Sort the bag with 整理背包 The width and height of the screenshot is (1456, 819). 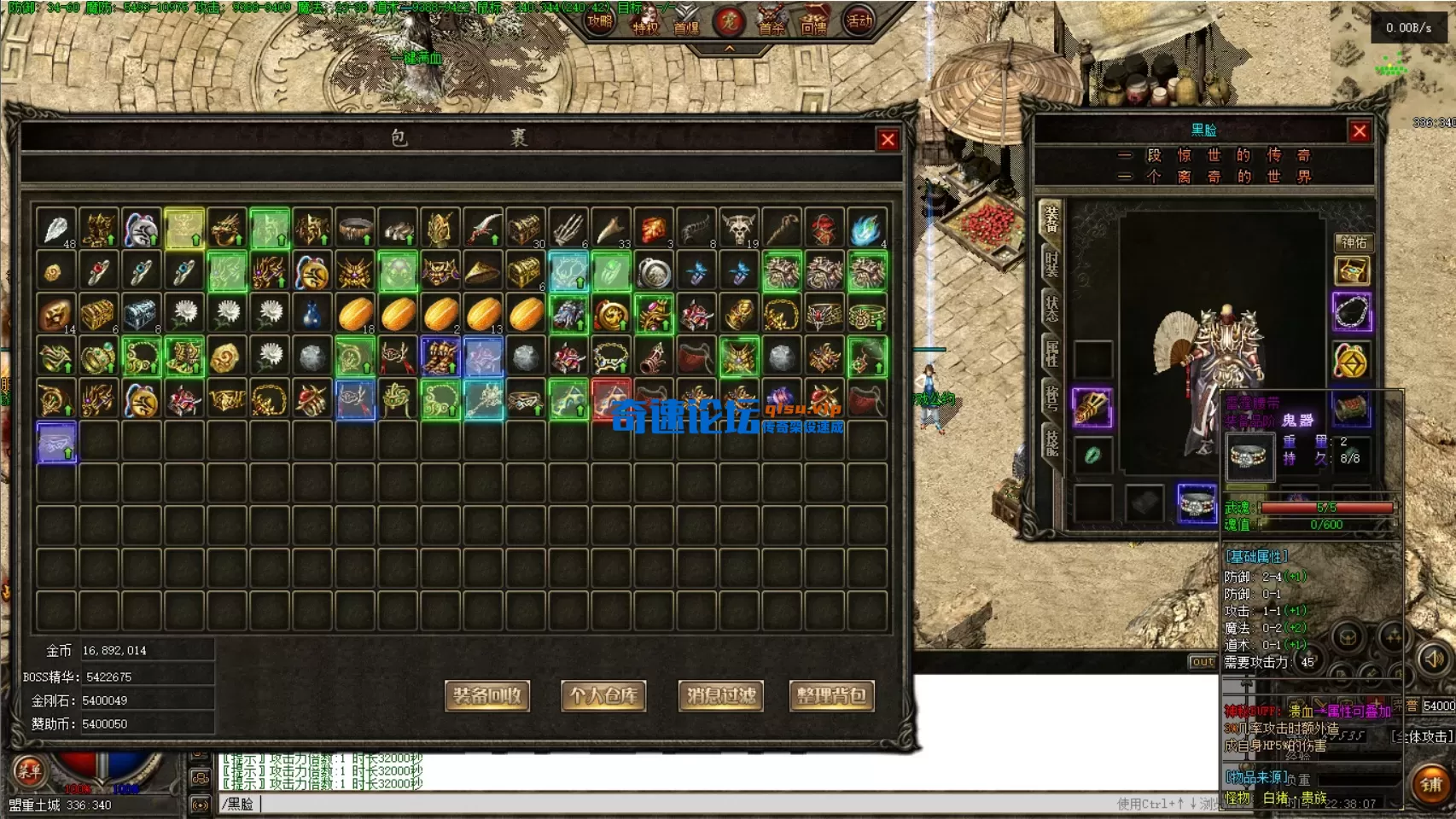(831, 696)
